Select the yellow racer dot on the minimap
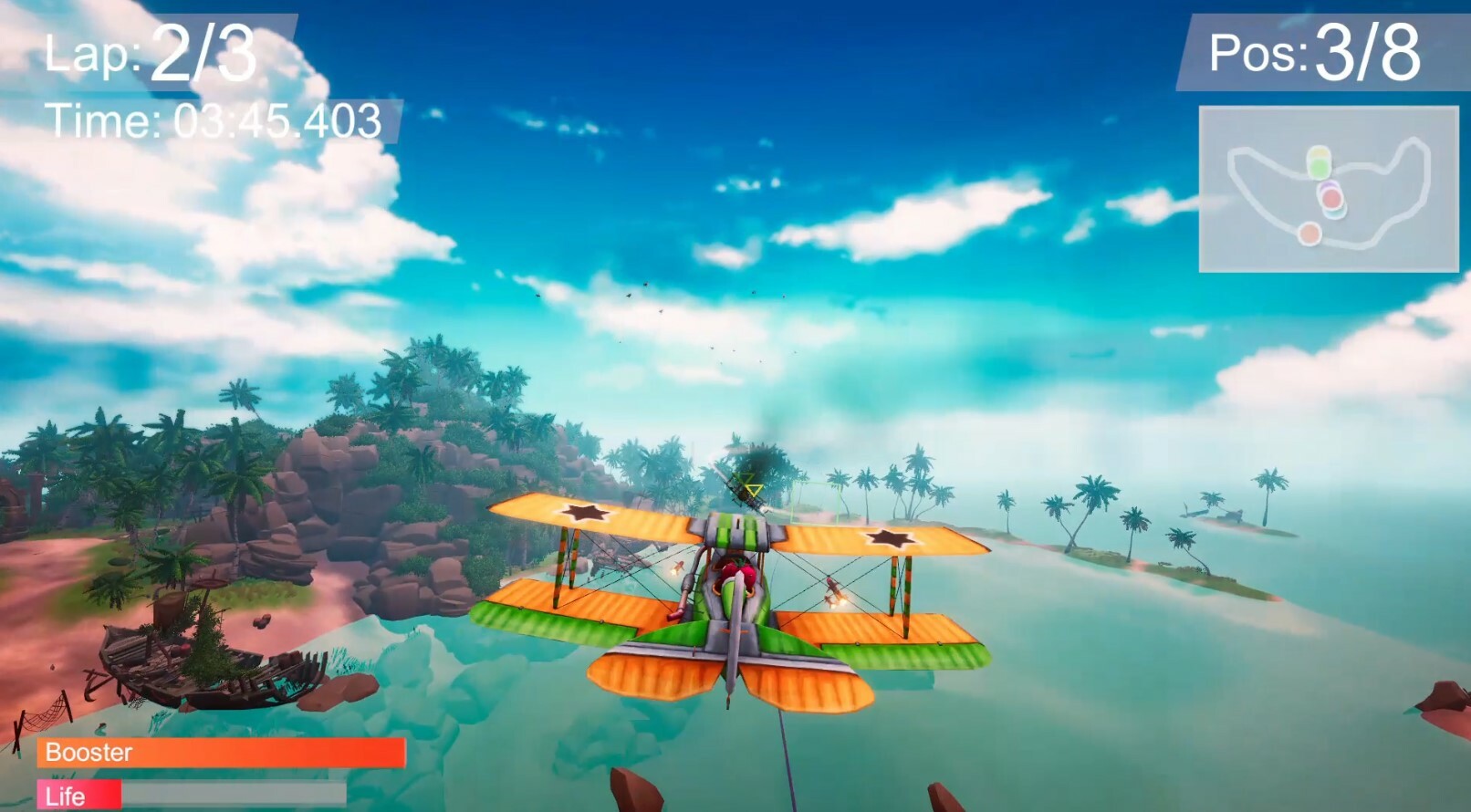Viewport: 1471px width, 812px height. (1319, 152)
